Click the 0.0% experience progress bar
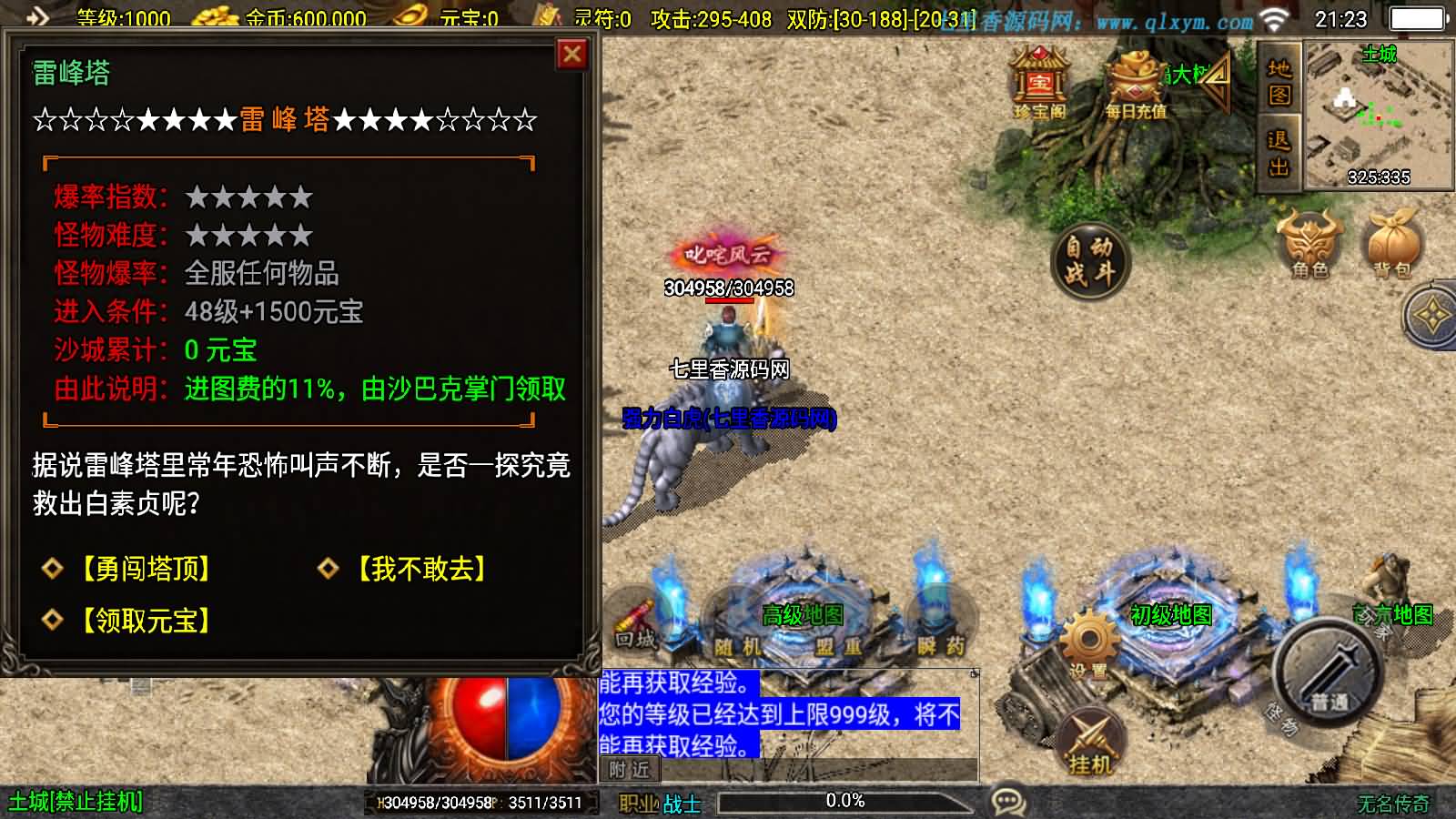Screen dimensions: 1456x819 tap(846, 802)
